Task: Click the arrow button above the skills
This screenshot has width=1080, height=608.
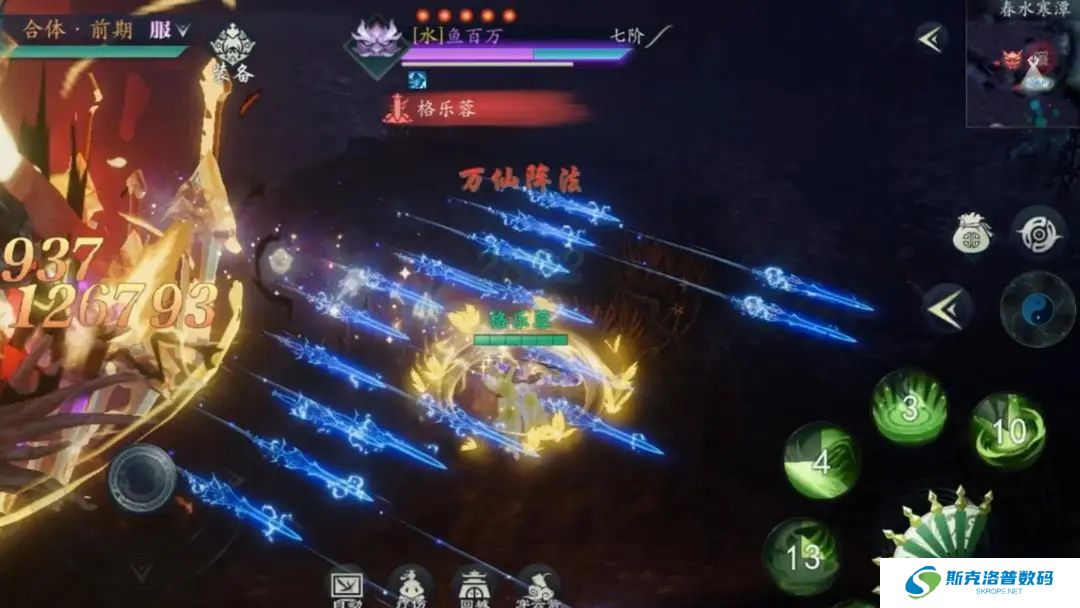Action: pos(945,308)
